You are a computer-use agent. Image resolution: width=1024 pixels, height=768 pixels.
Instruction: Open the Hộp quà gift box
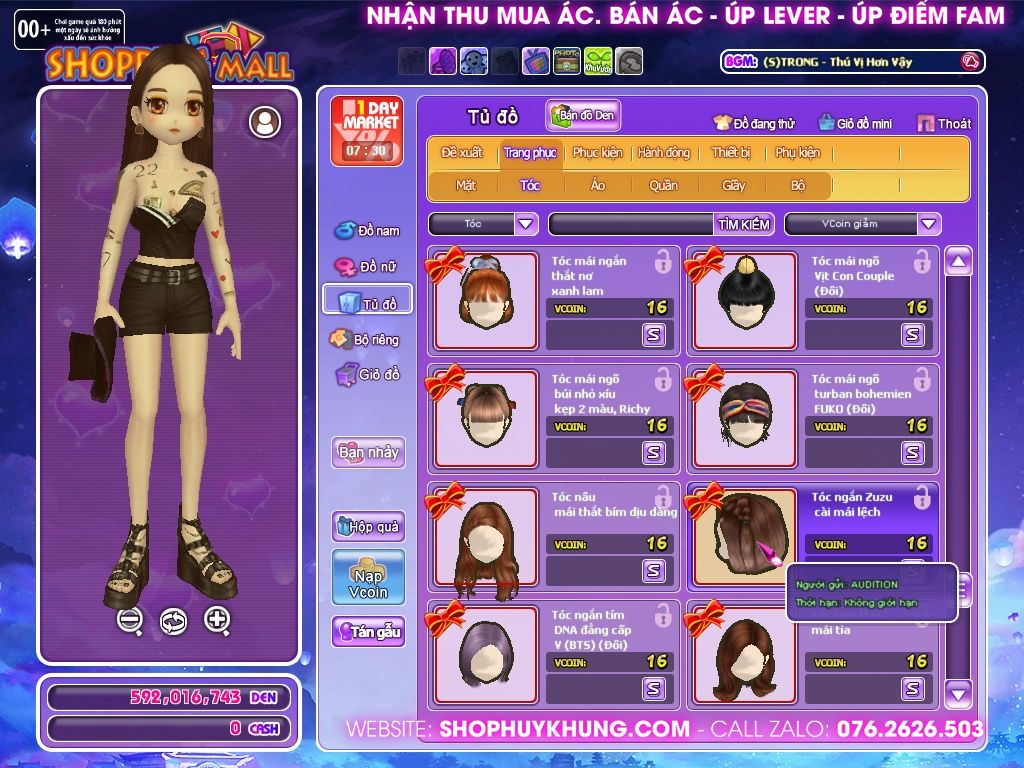point(368,526)
